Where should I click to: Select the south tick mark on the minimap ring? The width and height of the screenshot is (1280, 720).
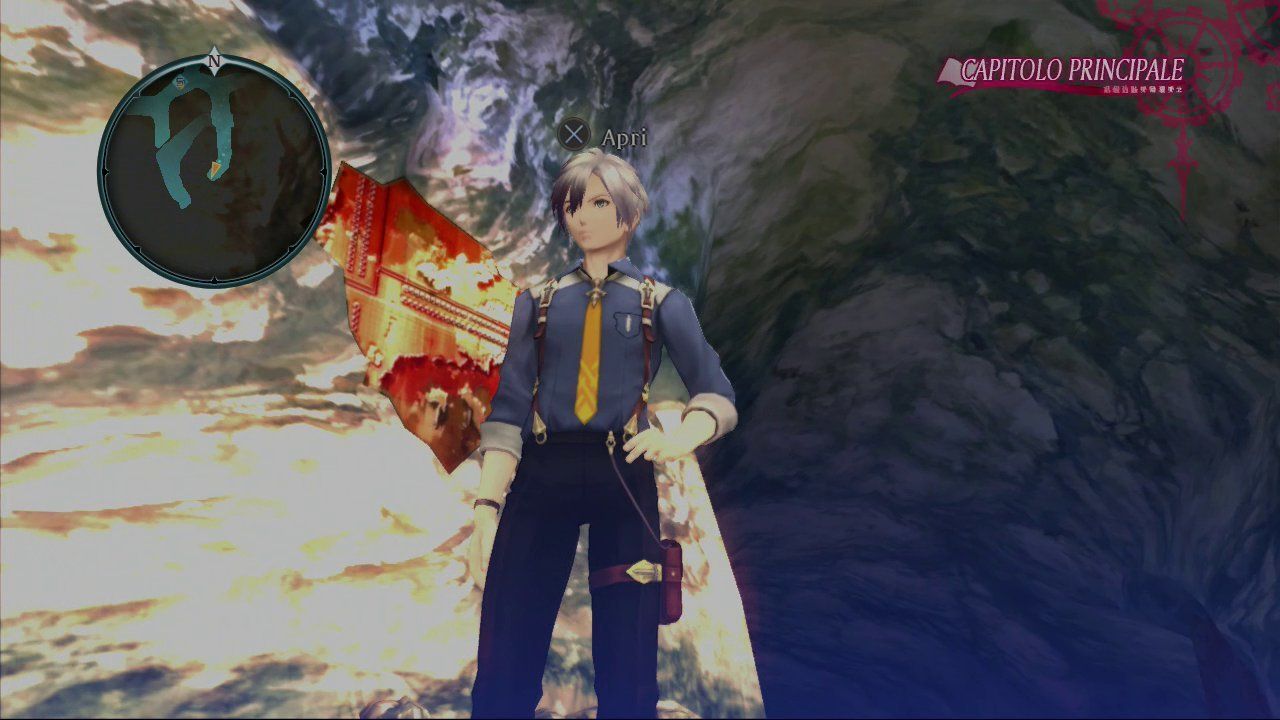214,277
